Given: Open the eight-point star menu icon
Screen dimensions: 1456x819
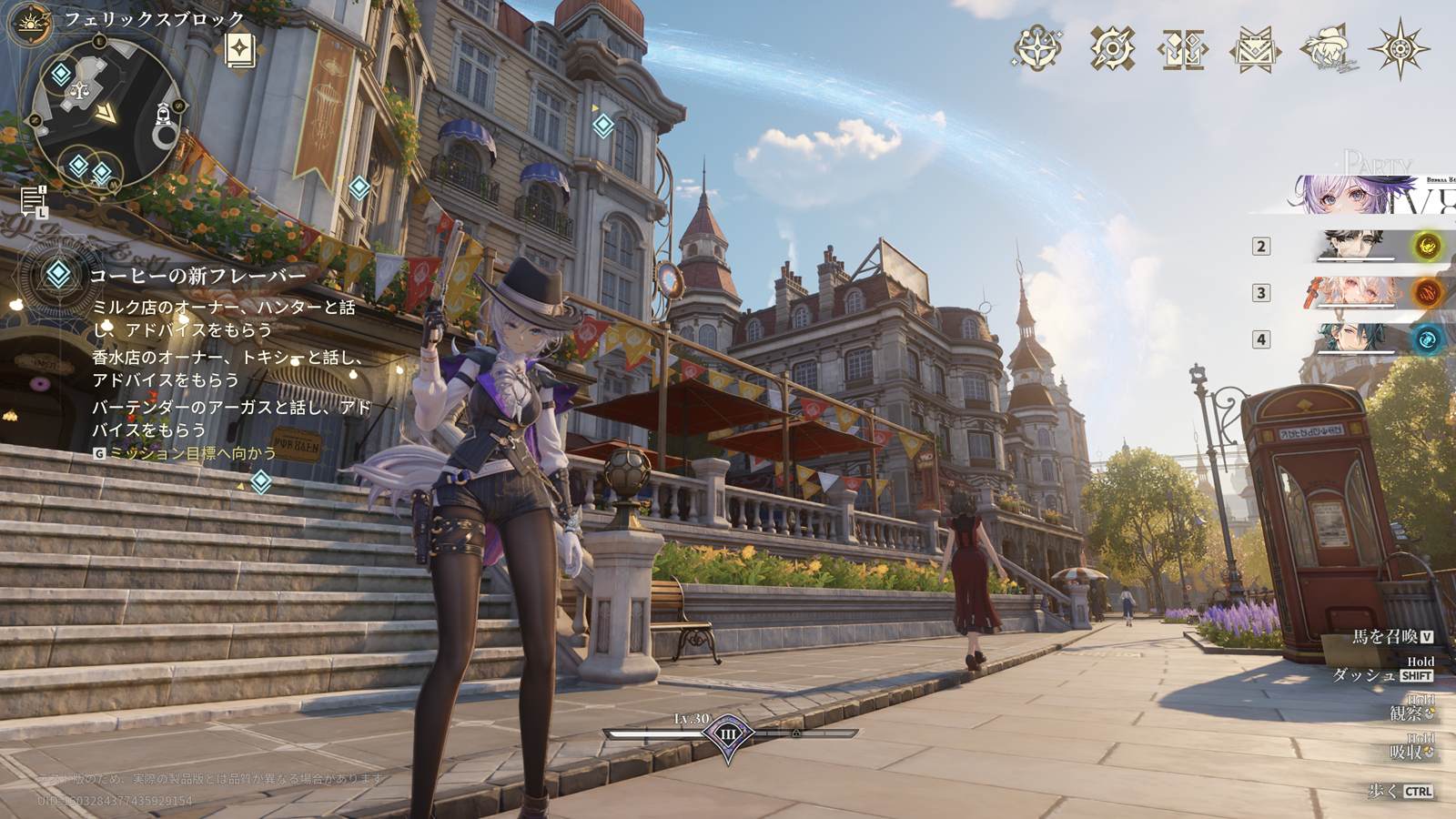Looking at the screenshot, I should (x=1400, y=48).
